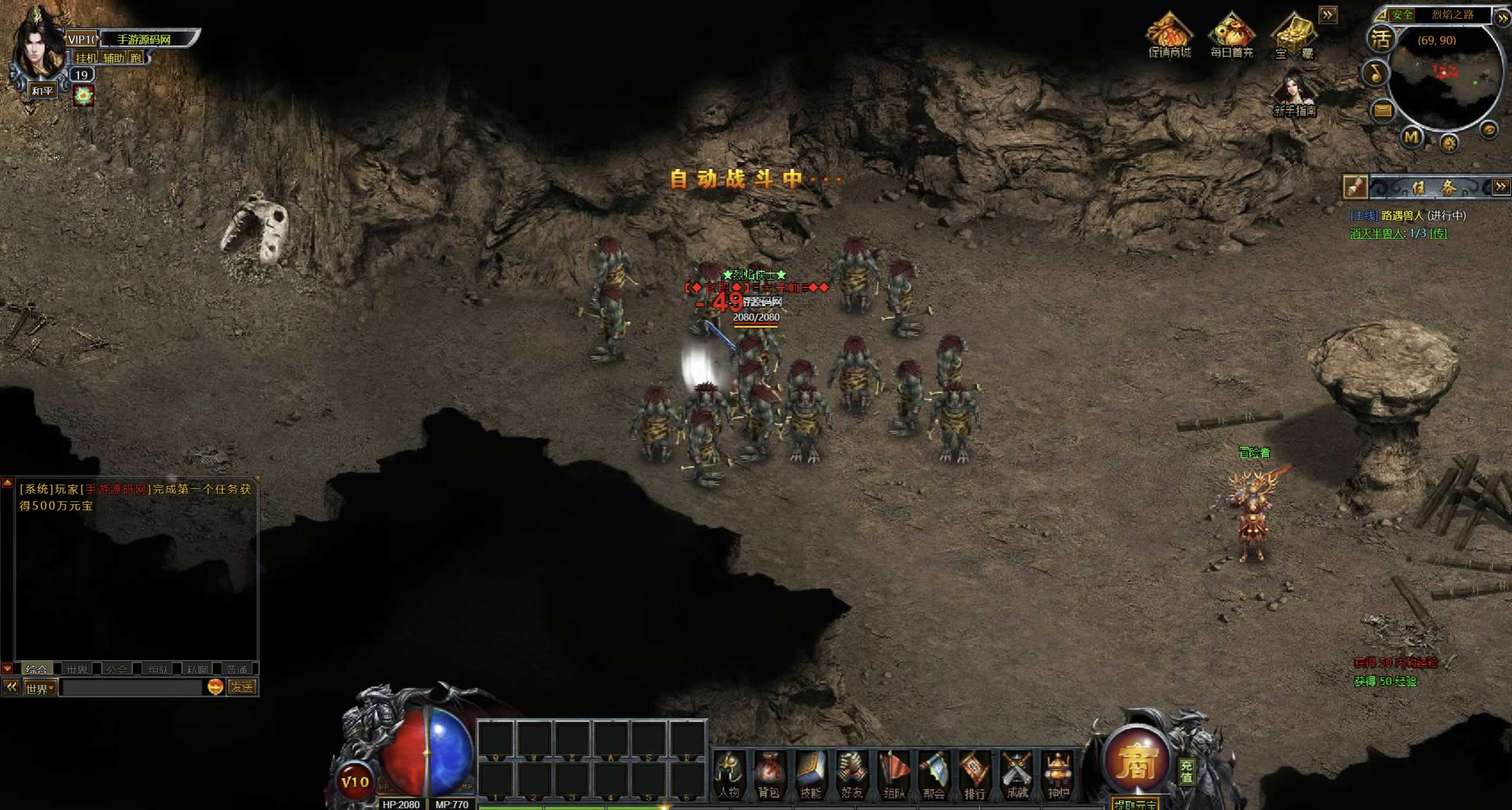1512x810 pixels.
Task: Open the 帮会 guild banner menu
Action: click(x=934, y=774)
